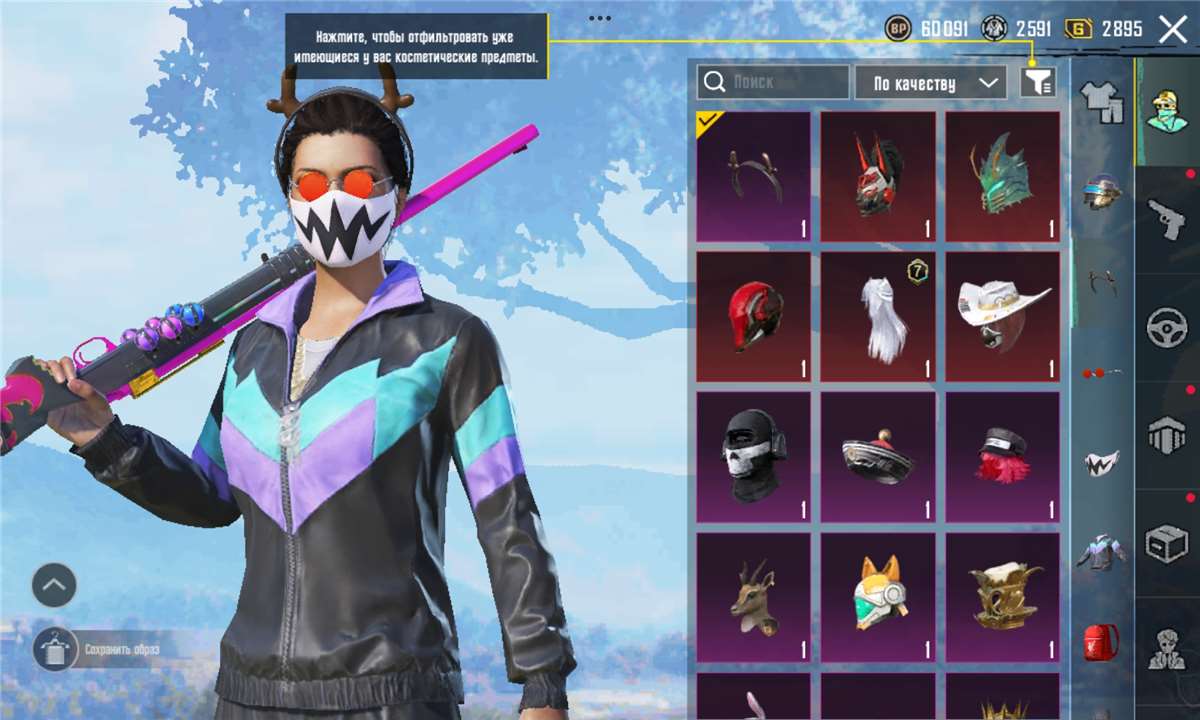Screen dimensions: 1200x720
Task: Open the "По качеству" sorting dropdown
Action: point(930,83)
